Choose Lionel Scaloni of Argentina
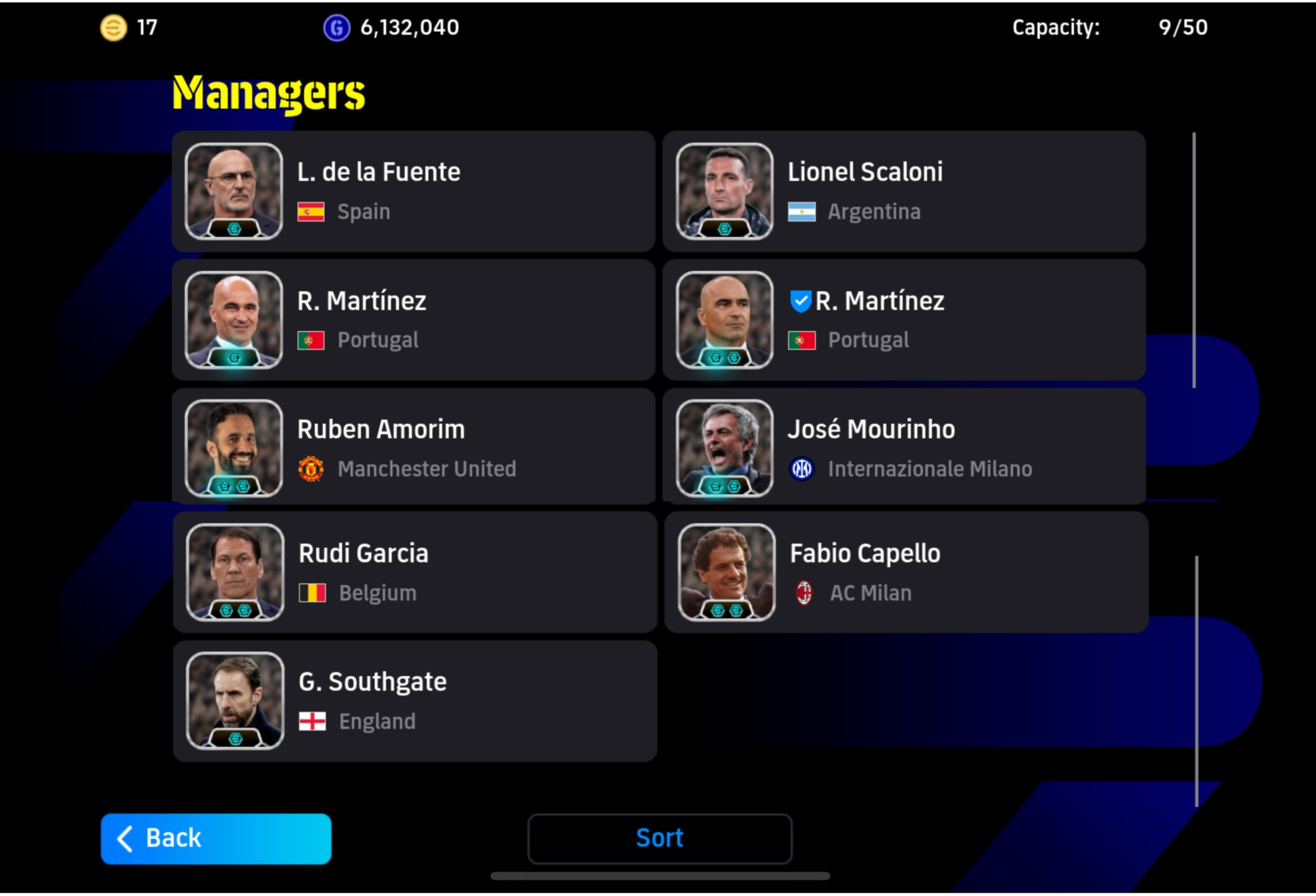1316x896 pixels. coord(904,191)
